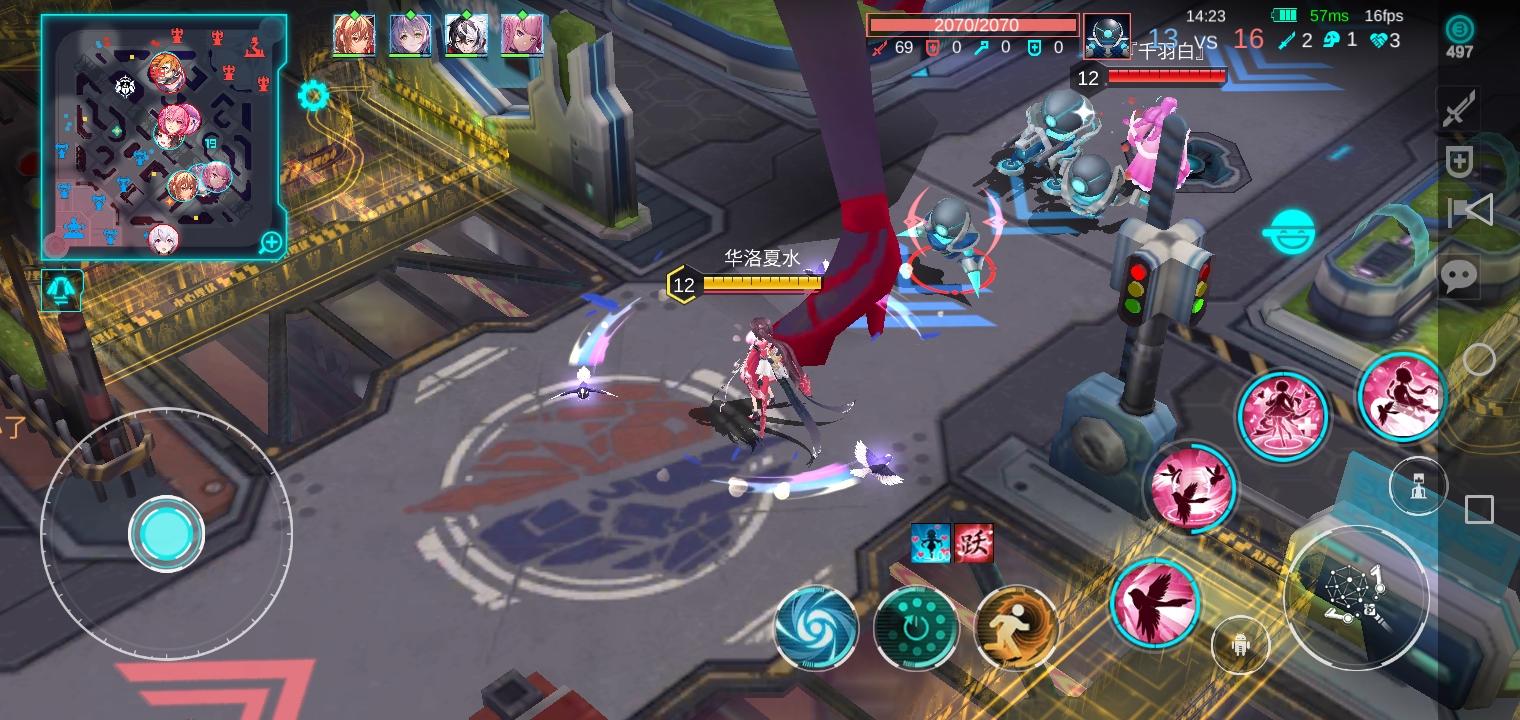Image resolution: width=1520 pixels, height=720 pixels.
Task: Tap the red 跃 jump buff icon
Action: (x=973, y=545)
